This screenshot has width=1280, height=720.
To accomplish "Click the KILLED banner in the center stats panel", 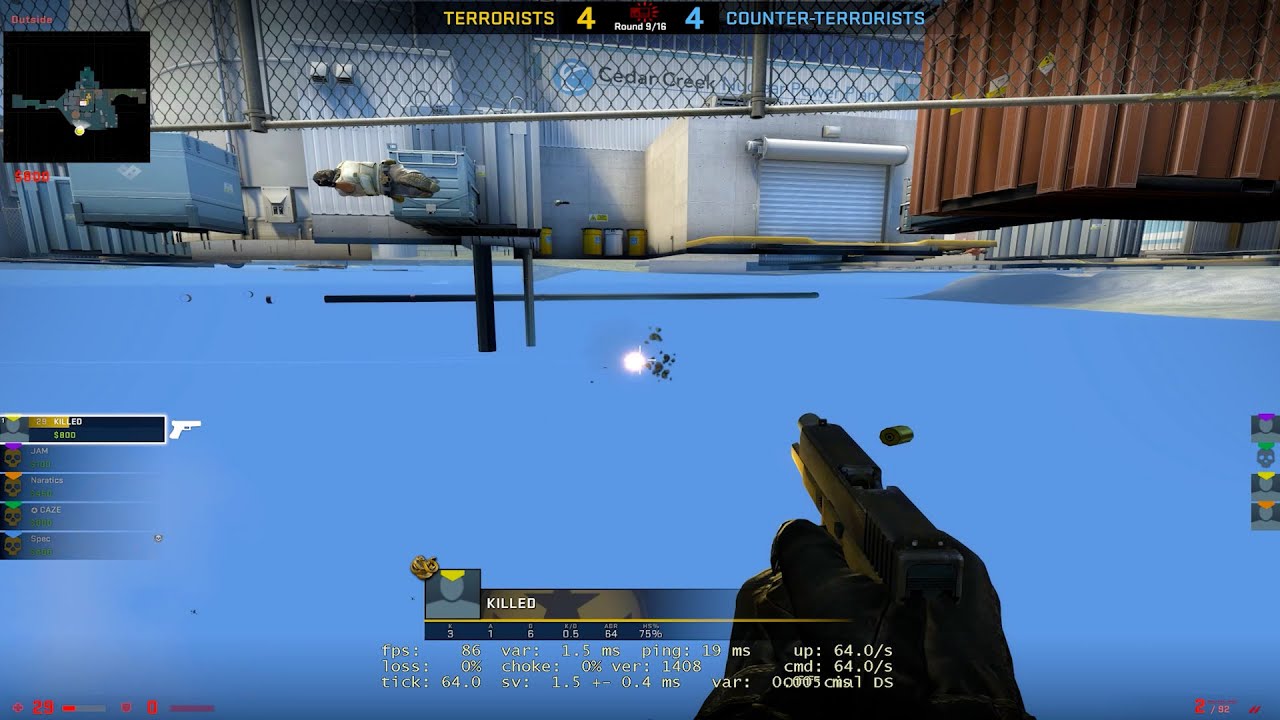I will coord(512,604).
